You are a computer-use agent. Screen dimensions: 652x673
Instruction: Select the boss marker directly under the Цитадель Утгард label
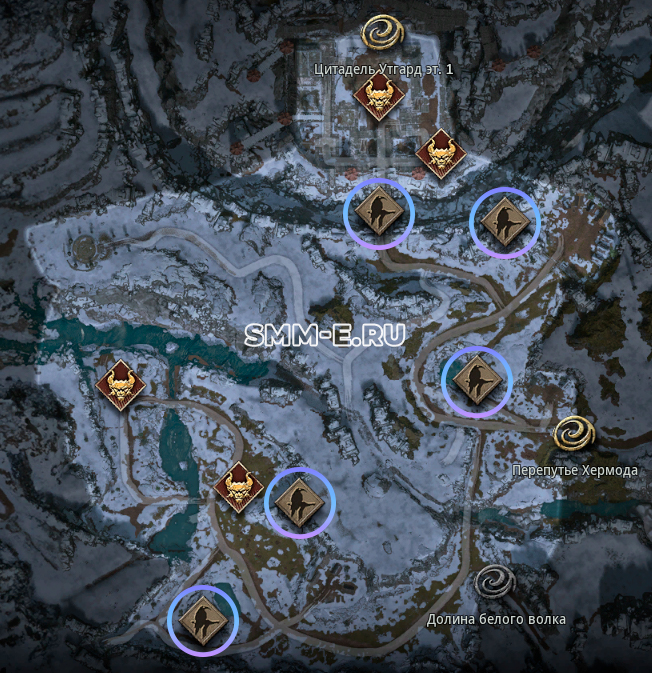(379, 97)
